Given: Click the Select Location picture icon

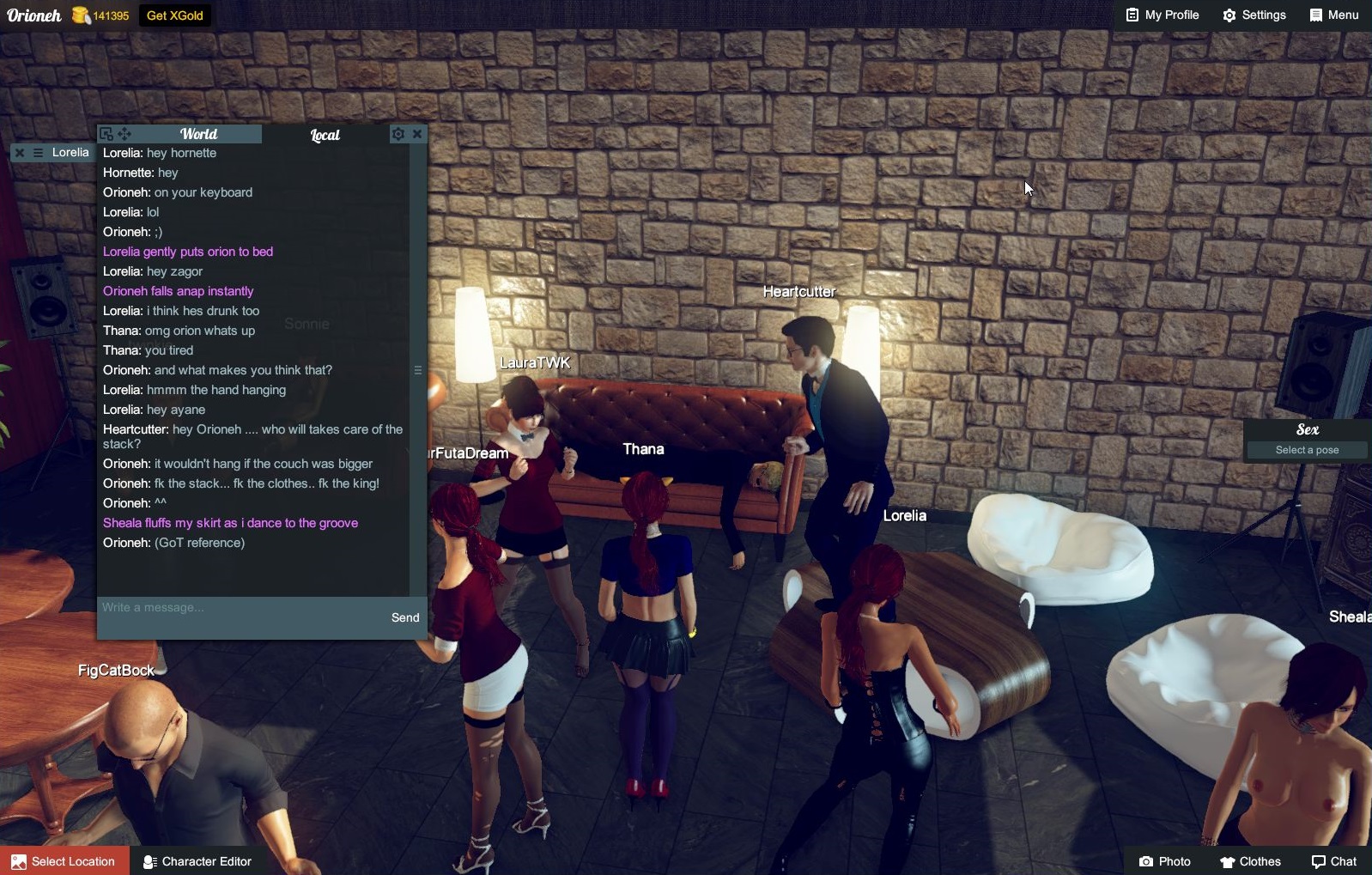Looking at the screenshot, I should 19,861.
